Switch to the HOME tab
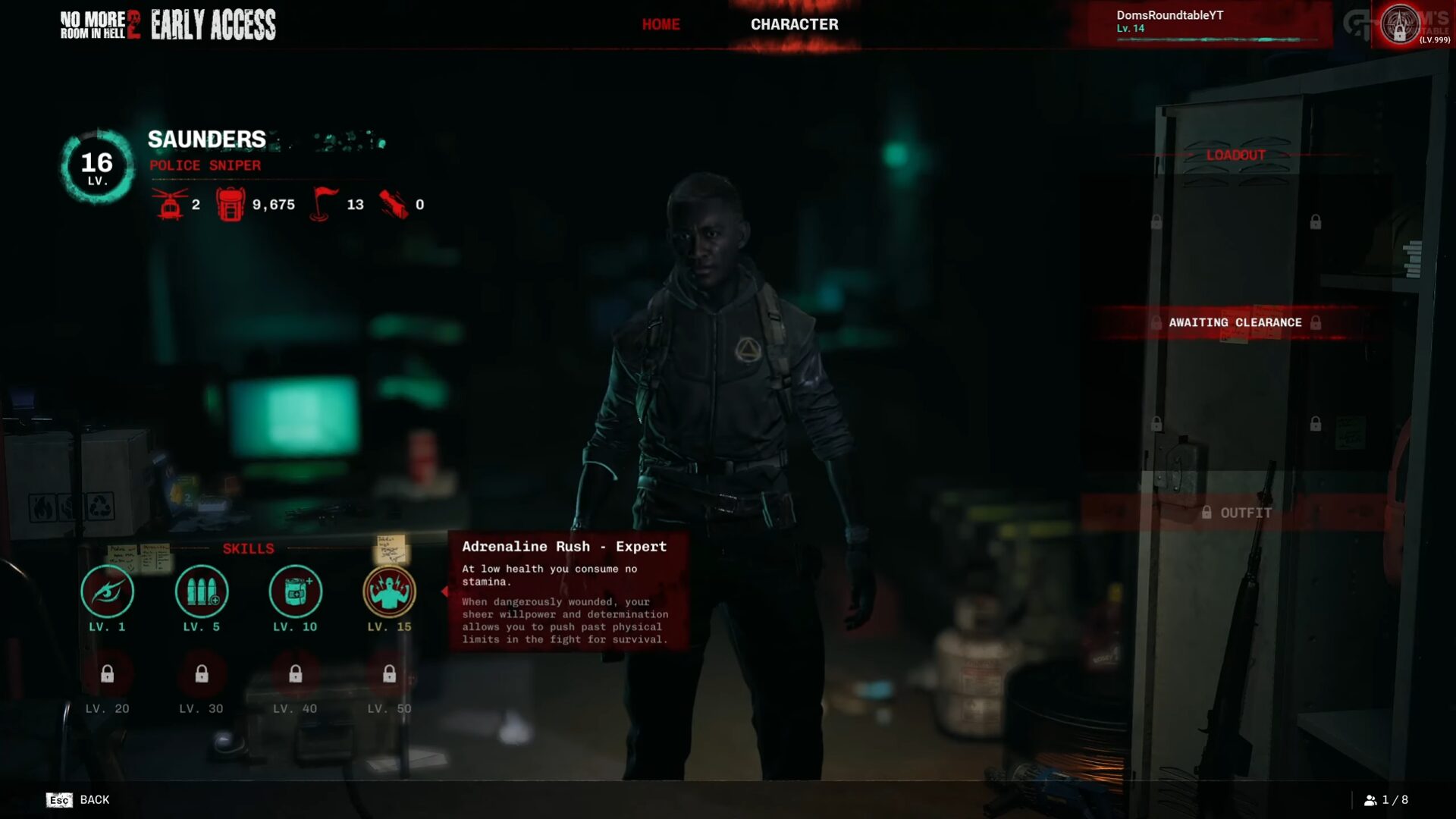Image resolution: width=1456 pixels, height=819 pixels. point(661,24)
